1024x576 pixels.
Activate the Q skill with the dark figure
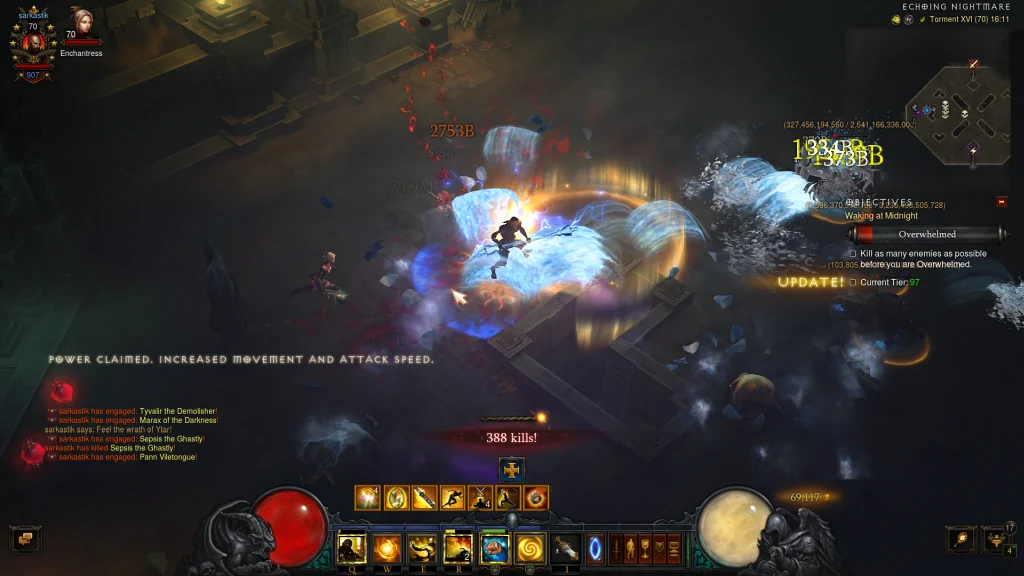click(351, 548)
